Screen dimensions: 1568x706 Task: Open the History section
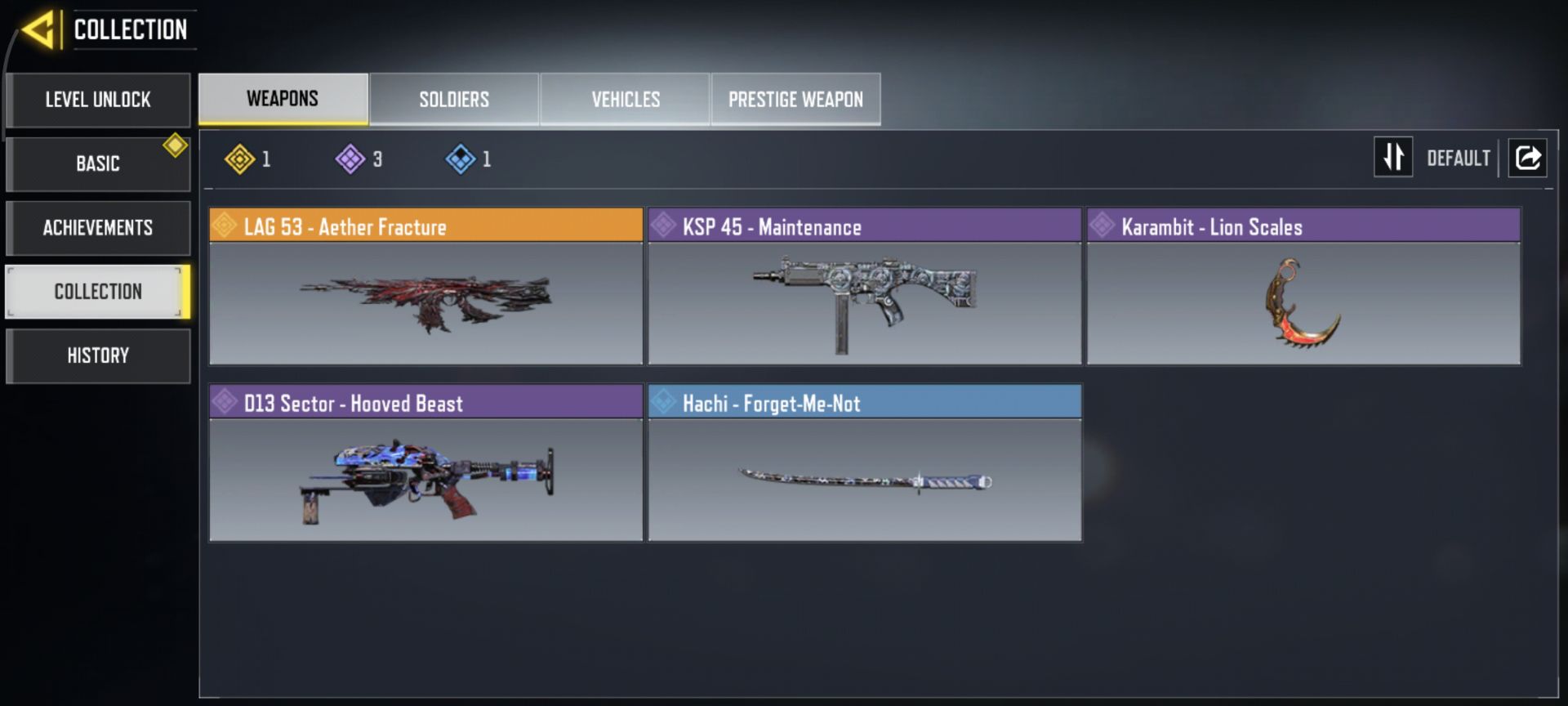(98, 355)
